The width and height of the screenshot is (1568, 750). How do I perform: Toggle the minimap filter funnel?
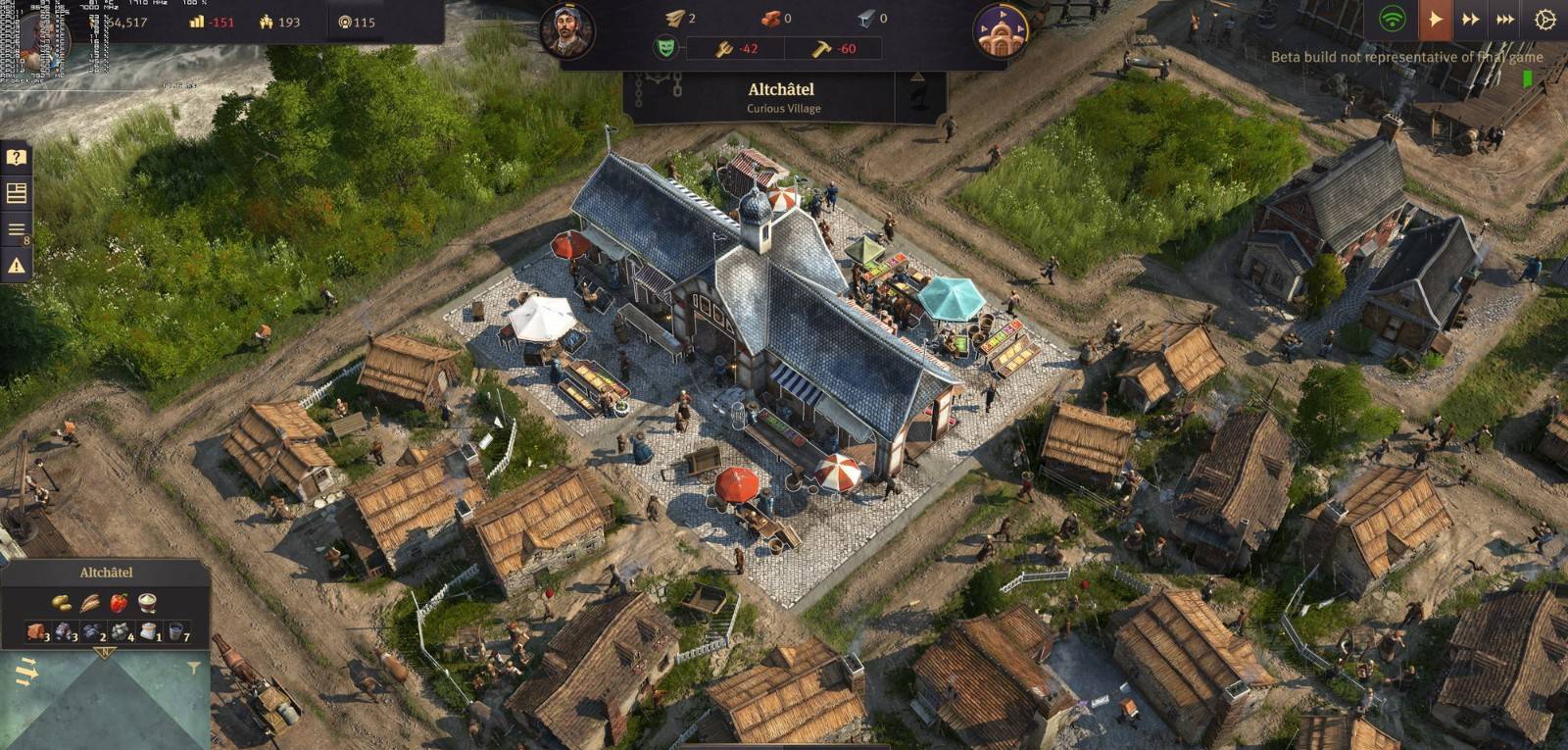[x=194, y=669]
